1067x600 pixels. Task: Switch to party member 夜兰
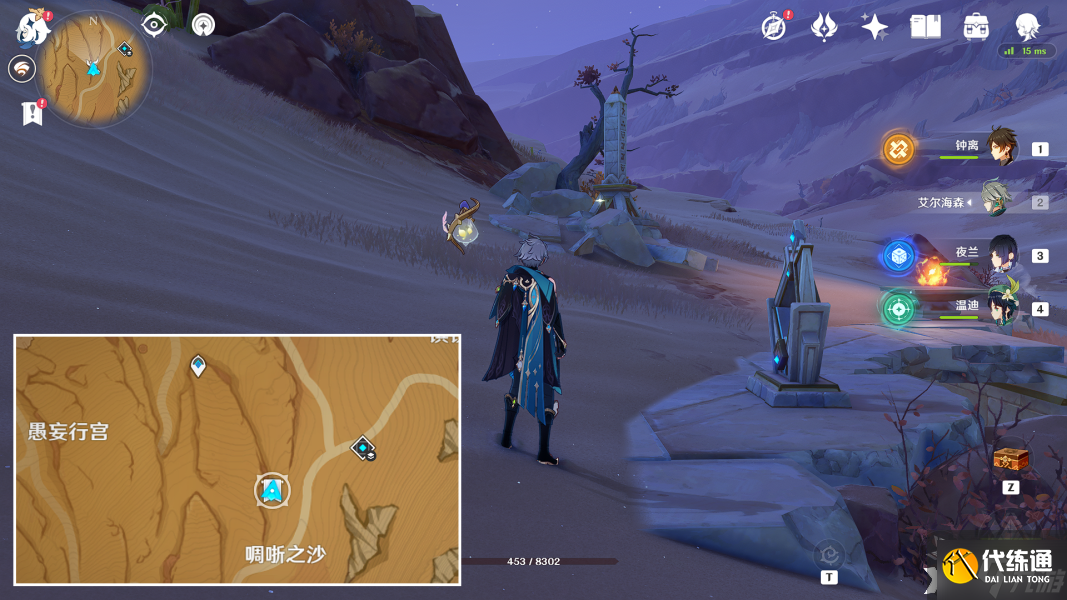pyautogui.click(x=1002, y=254)
